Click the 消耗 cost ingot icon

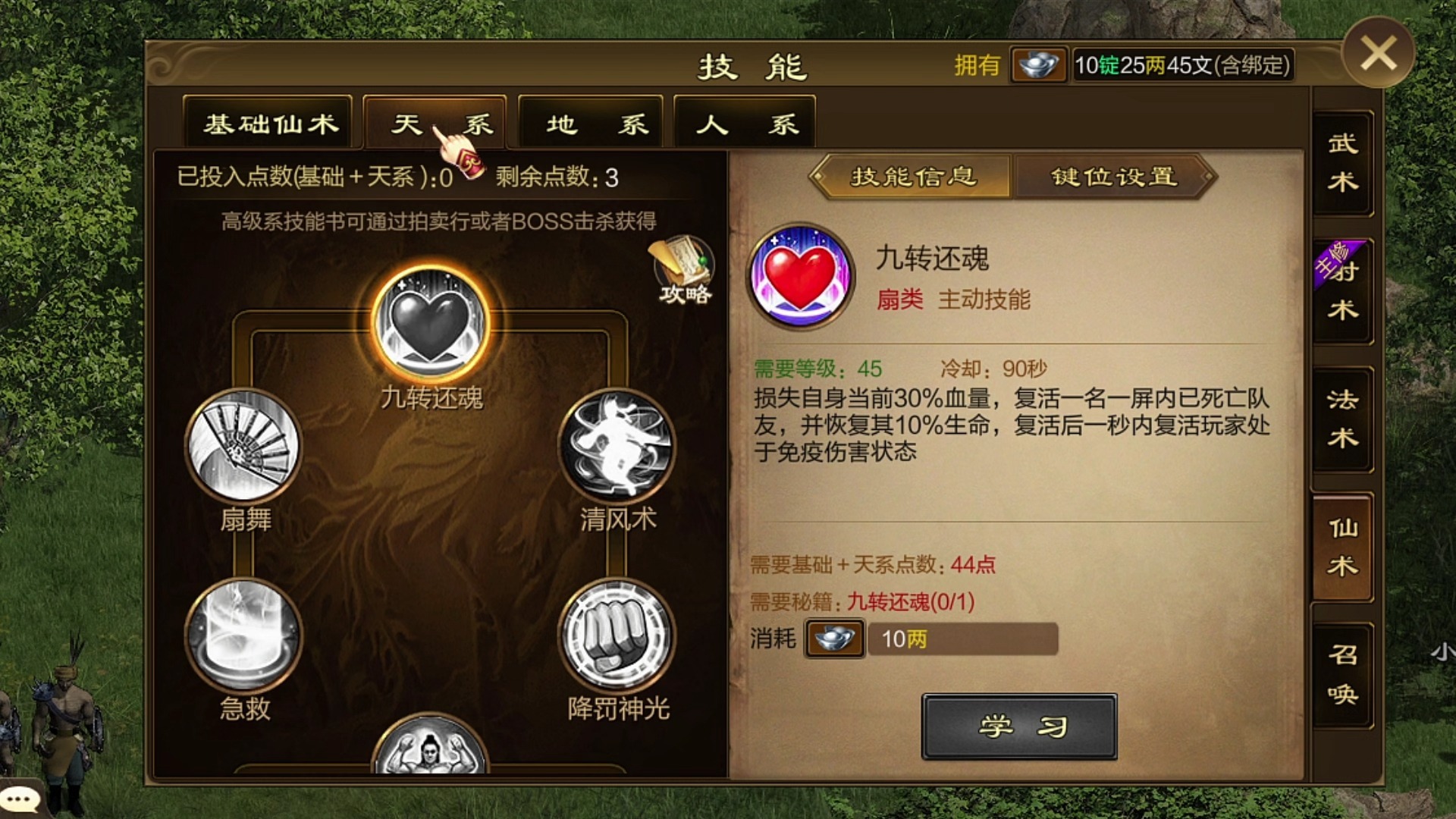[833, 639]
